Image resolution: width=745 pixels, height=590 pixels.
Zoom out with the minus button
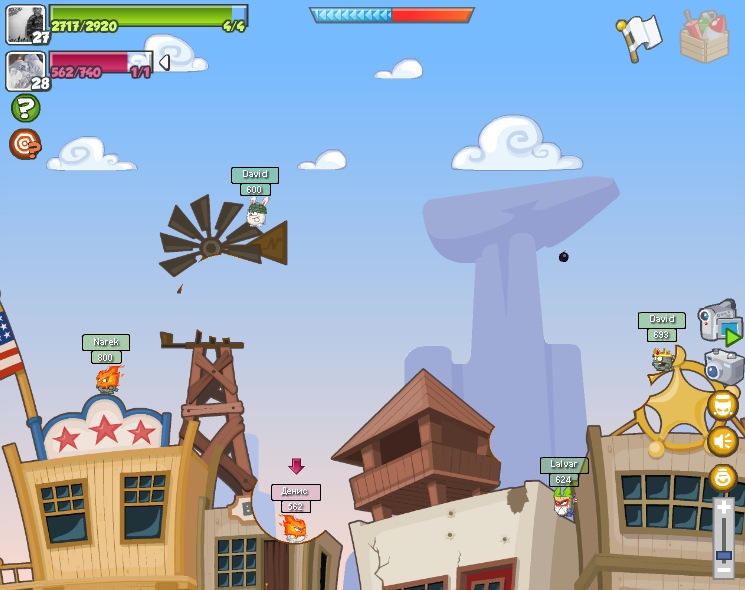click(x=723, y=569)
